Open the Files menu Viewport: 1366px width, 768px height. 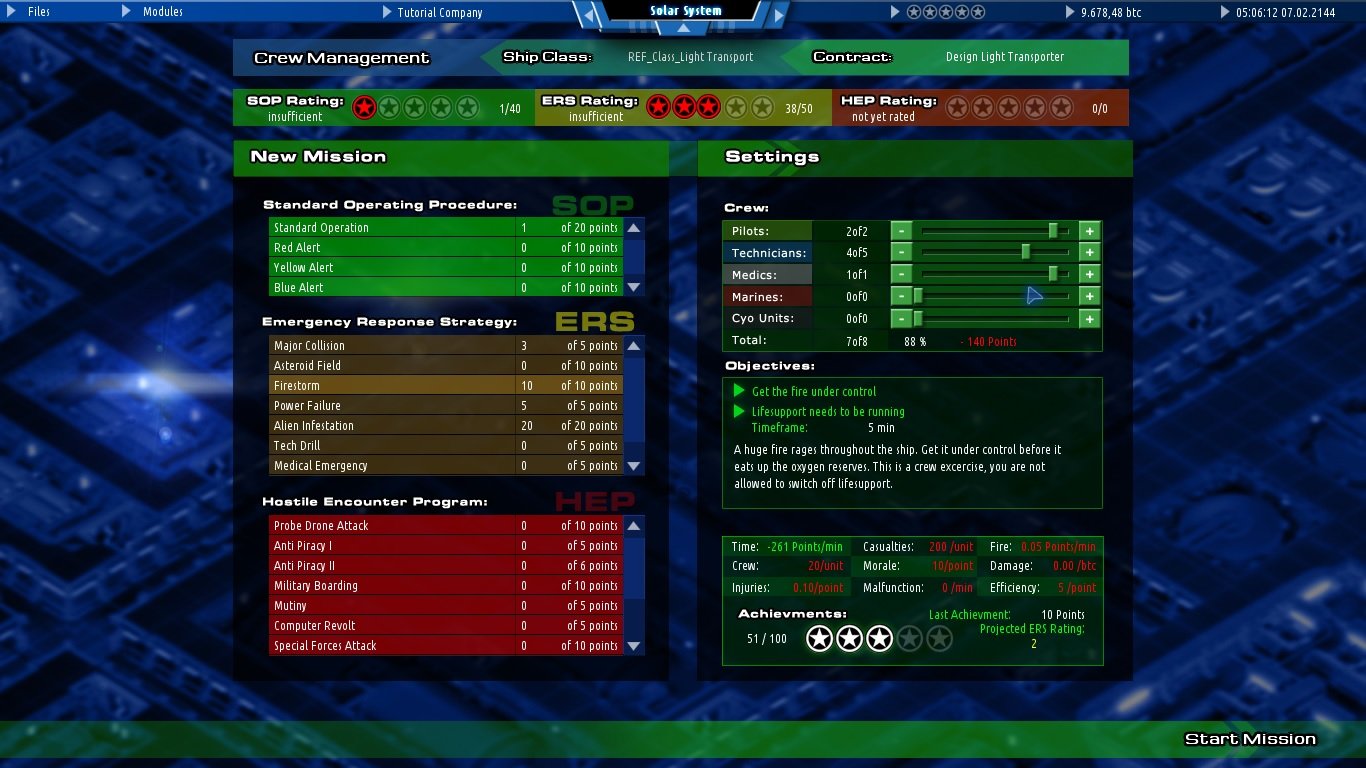pyautogui.click(x=37, y=12)
